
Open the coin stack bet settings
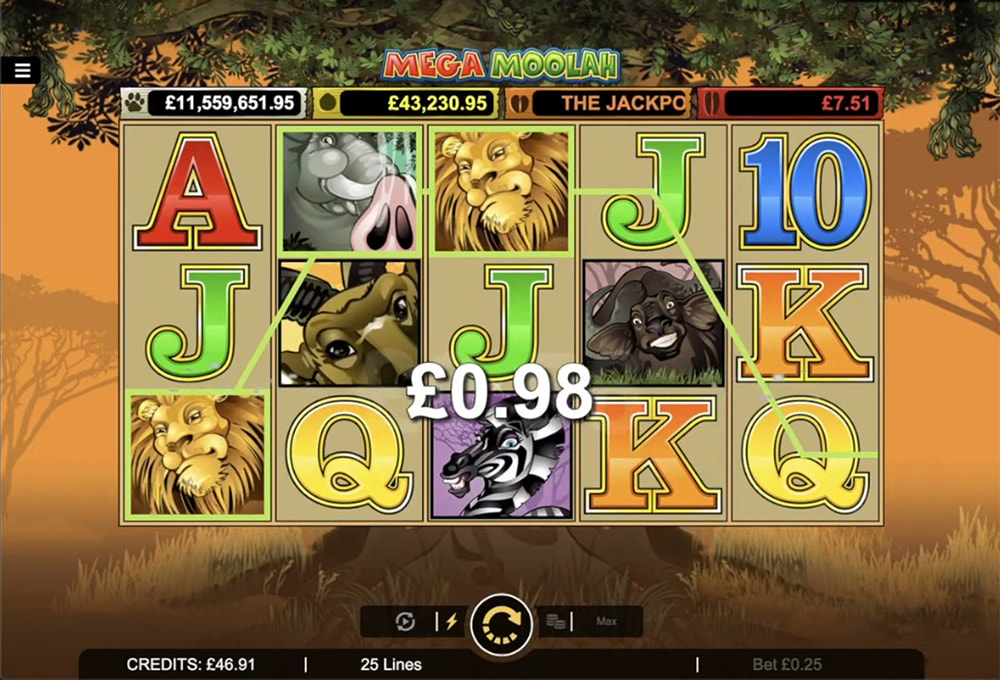556,622
